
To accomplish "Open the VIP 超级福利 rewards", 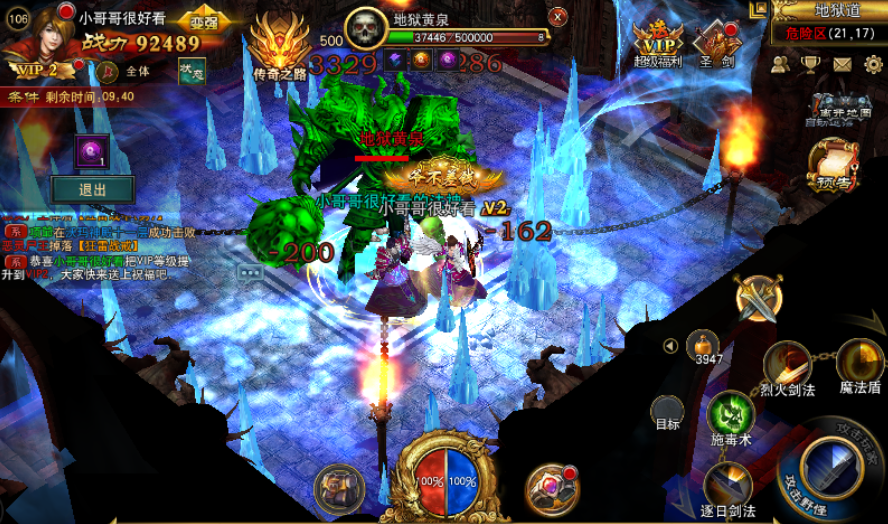I will click(657, 42).
